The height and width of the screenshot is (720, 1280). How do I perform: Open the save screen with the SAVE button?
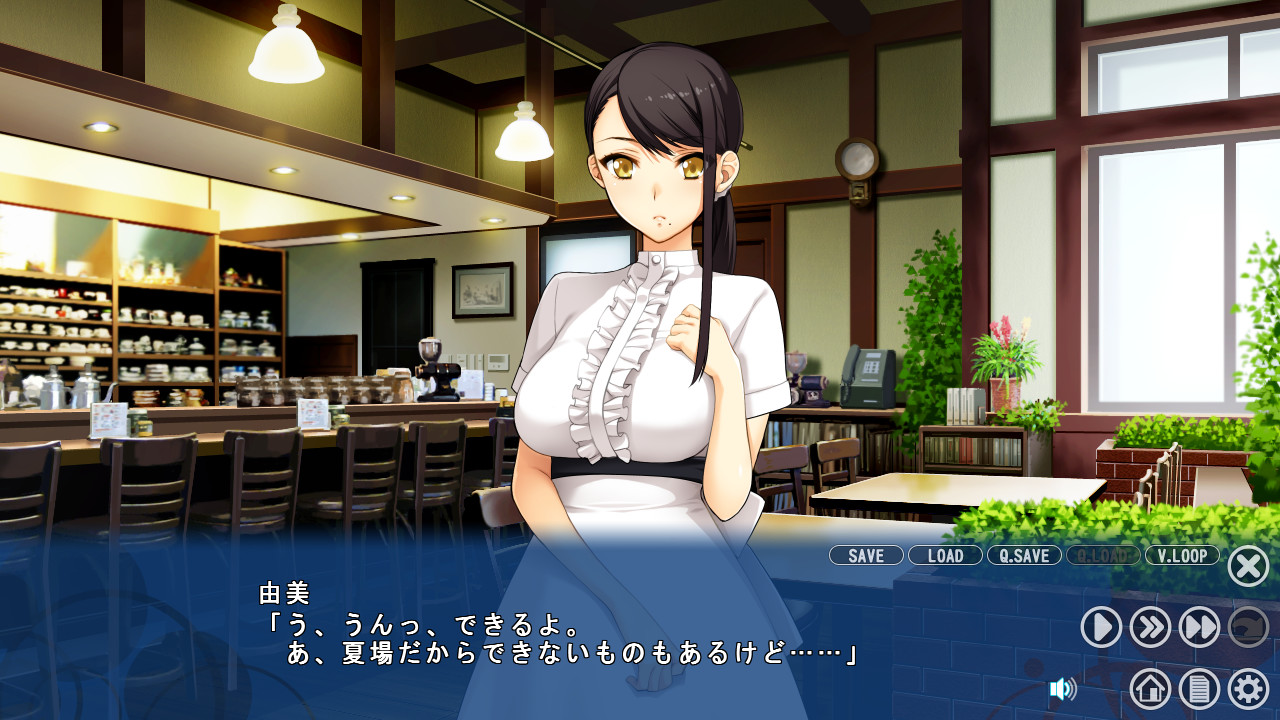[x=865, y=556]
